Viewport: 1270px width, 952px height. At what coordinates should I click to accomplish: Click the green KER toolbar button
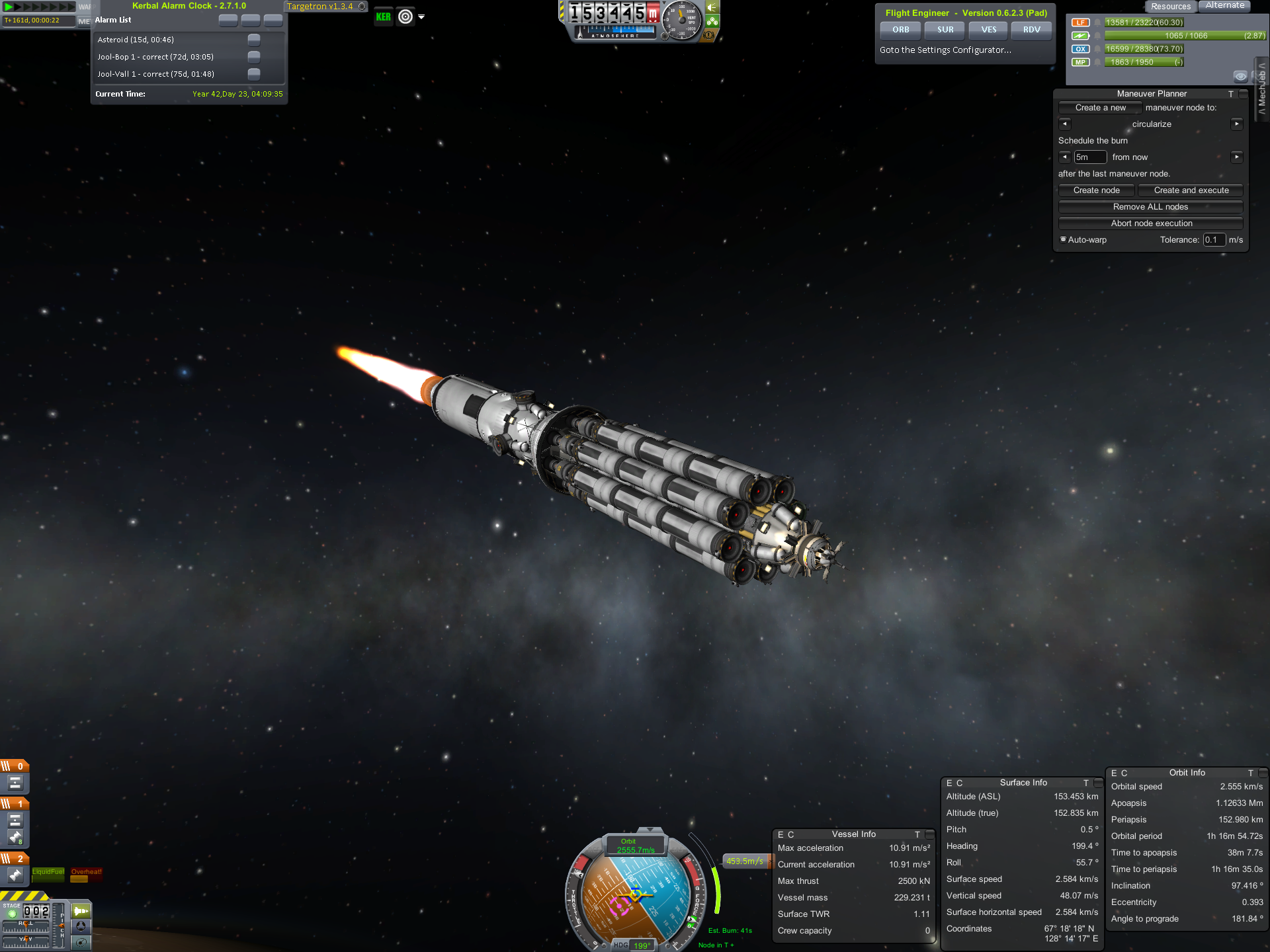coord(384,17)
